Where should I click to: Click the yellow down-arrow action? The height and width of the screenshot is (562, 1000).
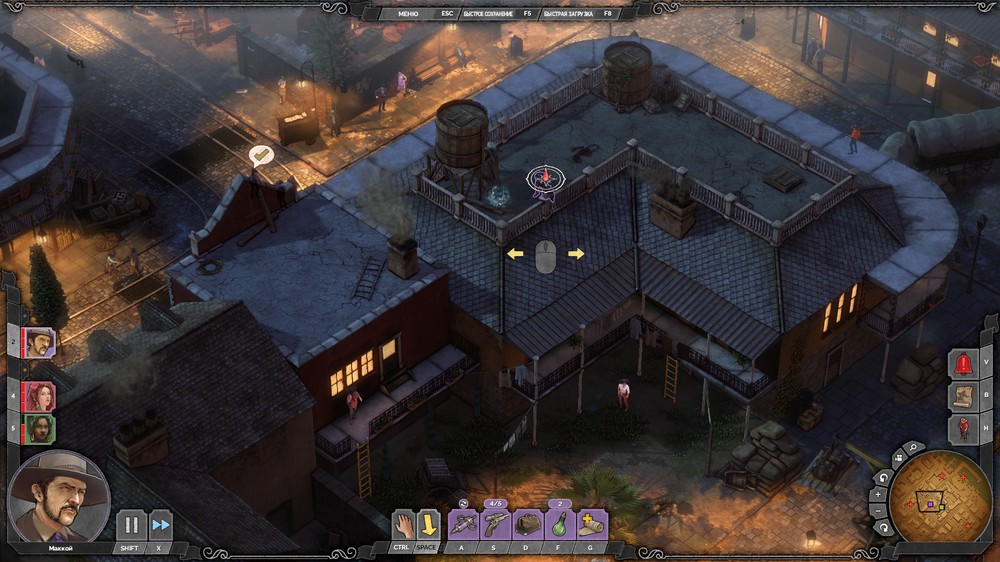tap(428, 524)
